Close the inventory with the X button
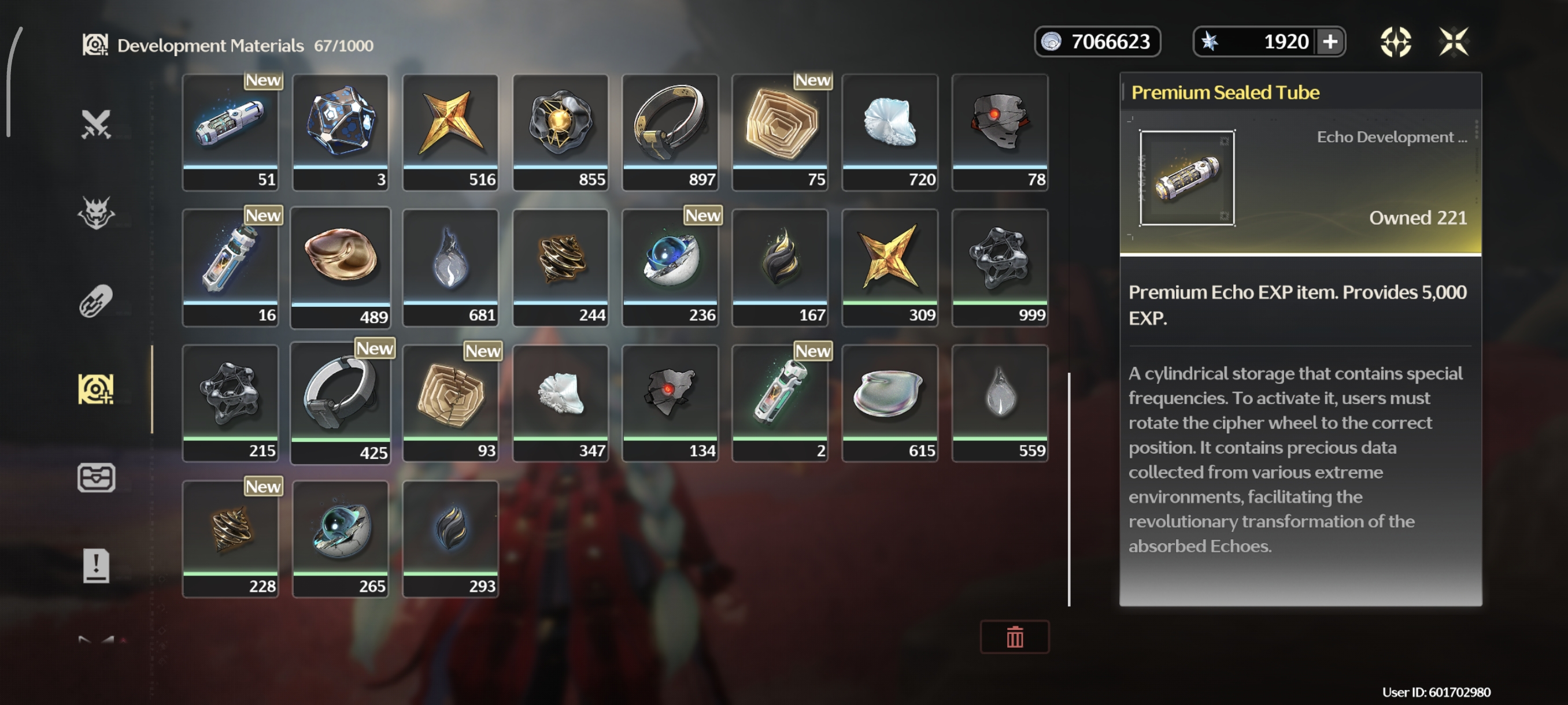The image size is (1568, 705). (x=1453, y=42)
